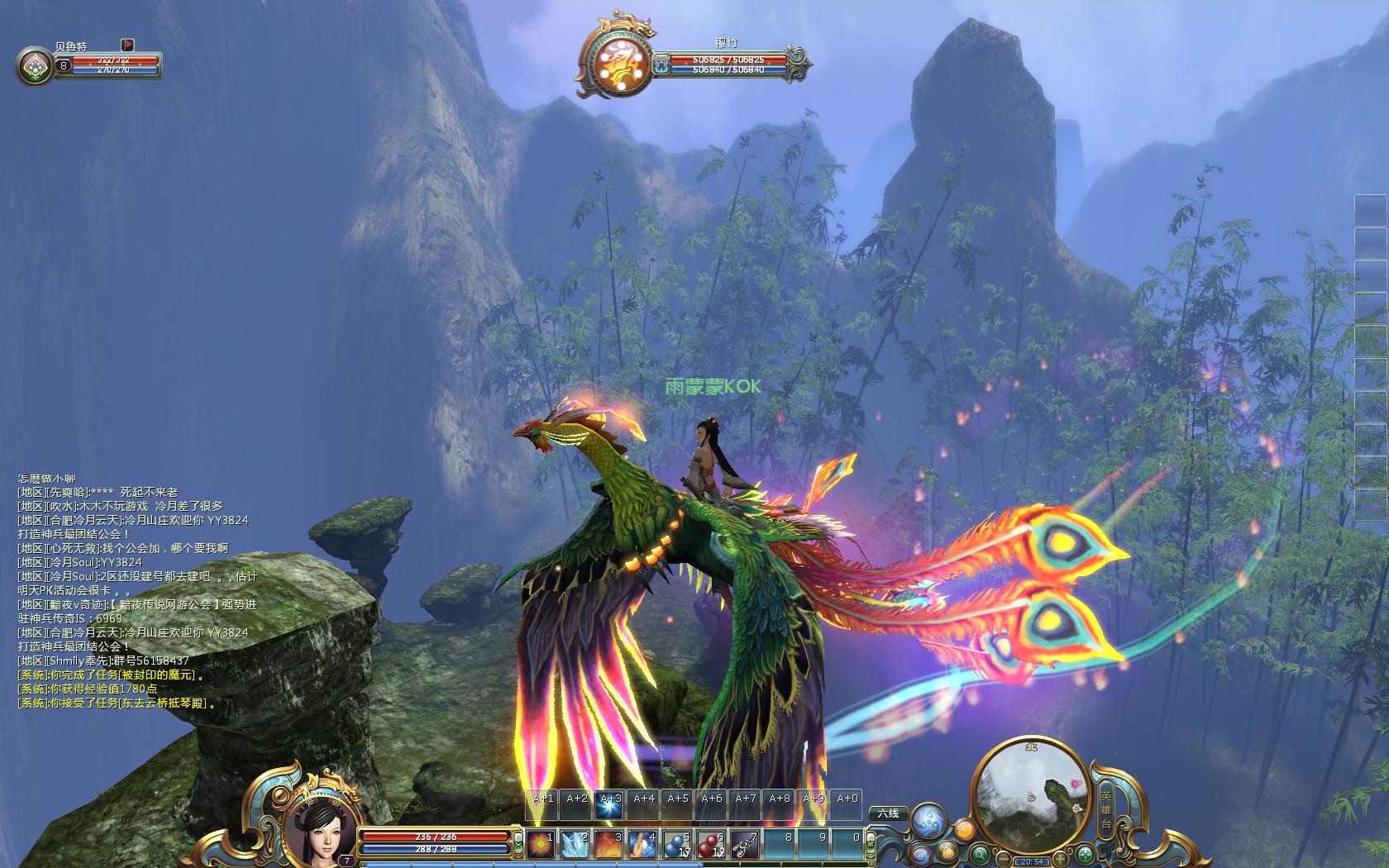Zoom in the minimap with plus button

coord(1059,861)
